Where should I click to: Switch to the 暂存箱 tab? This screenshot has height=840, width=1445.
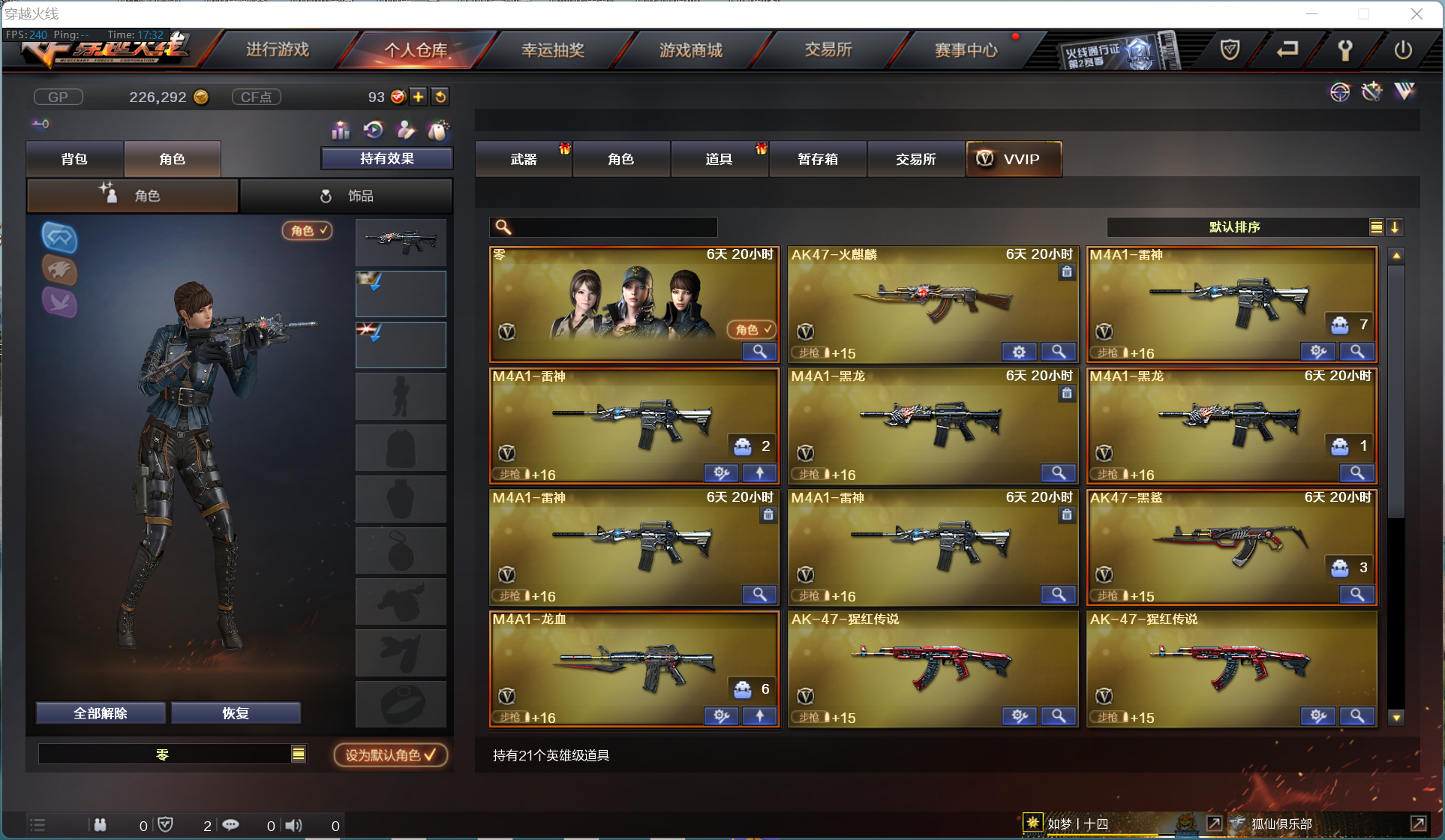coord(818,159)
